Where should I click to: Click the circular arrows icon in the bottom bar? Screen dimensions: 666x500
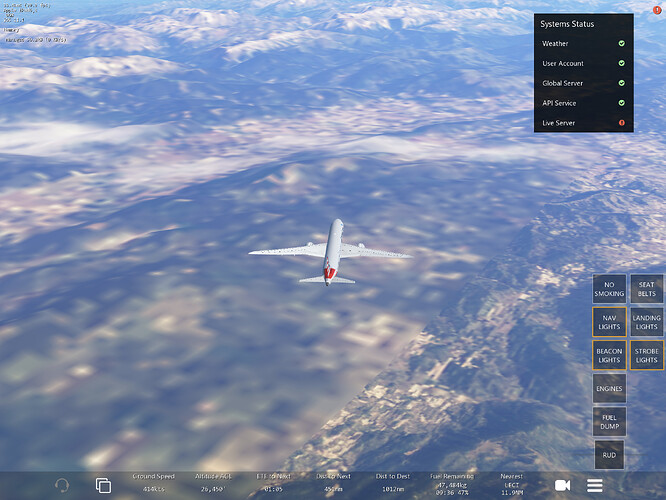[x=62, y=485]
